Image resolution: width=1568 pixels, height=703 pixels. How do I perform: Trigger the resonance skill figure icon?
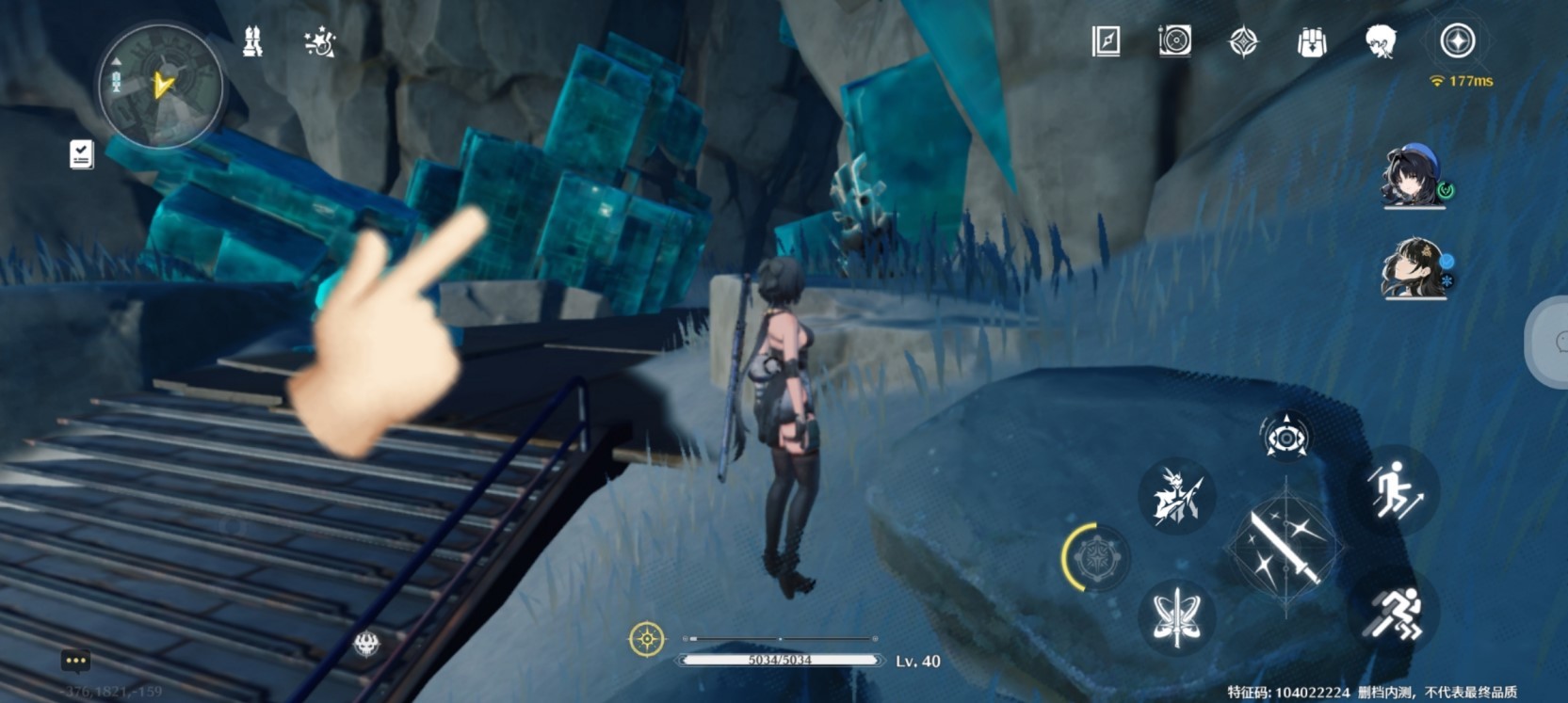click(x=1176, y=496)
